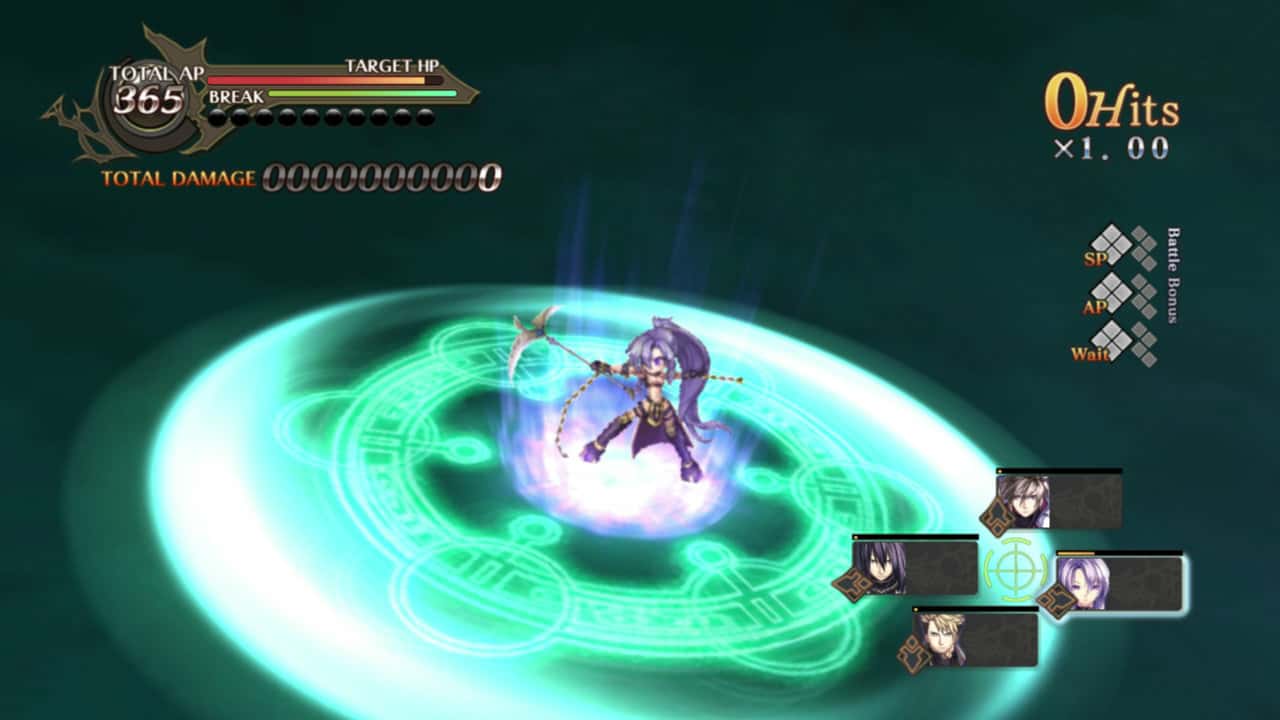Image resolution: width=1280 pixels, height=720 pixels.
Task: Select the SP Battle Bonus diamond icon
Action: pyautogui.click(x=1111, y=247)
